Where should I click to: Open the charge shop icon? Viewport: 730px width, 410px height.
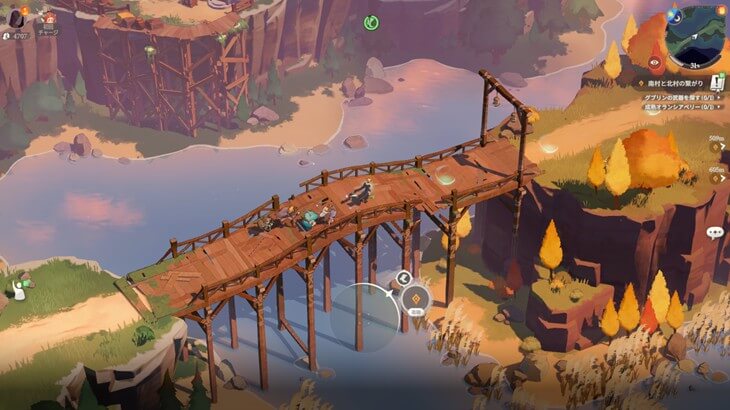tap(47, 20)
